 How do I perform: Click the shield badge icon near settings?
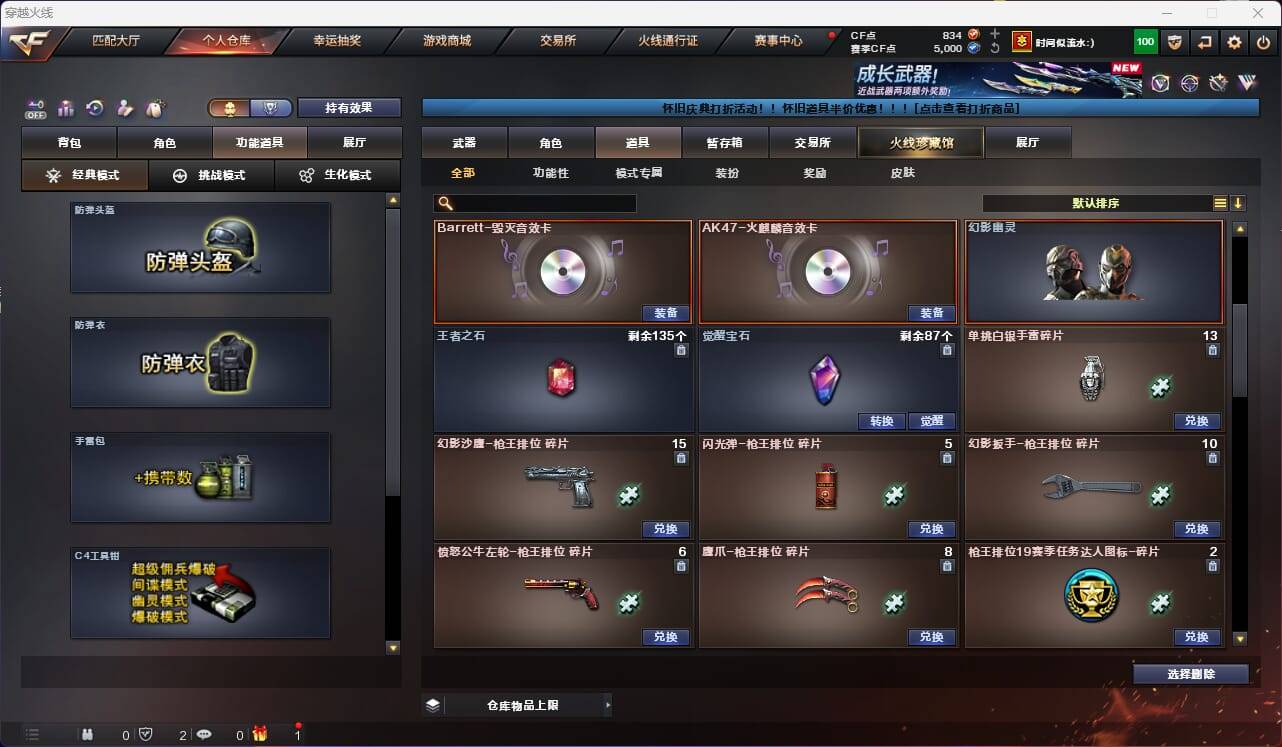click(x=1176, y=42)
